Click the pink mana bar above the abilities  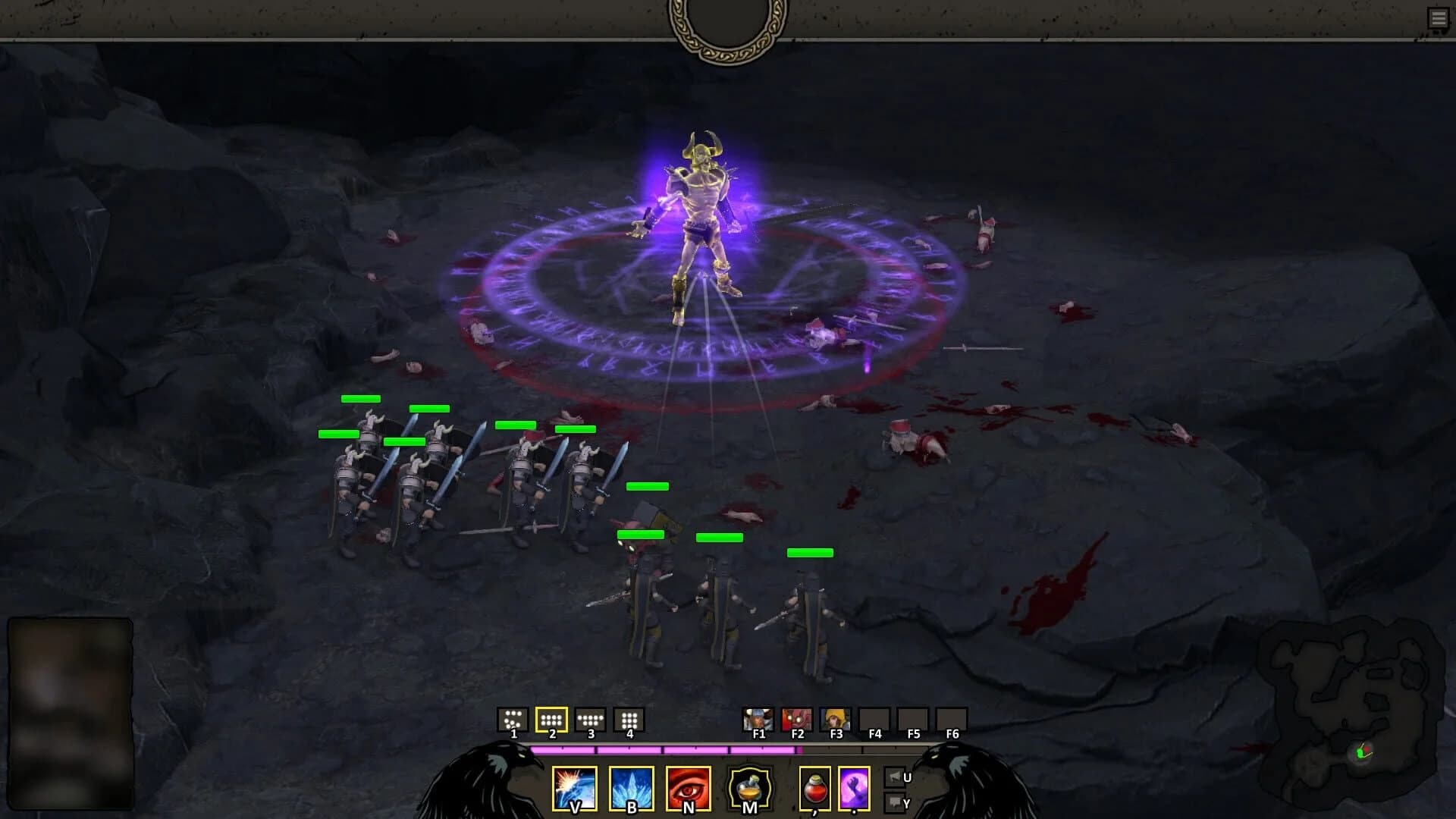[667, 751]
